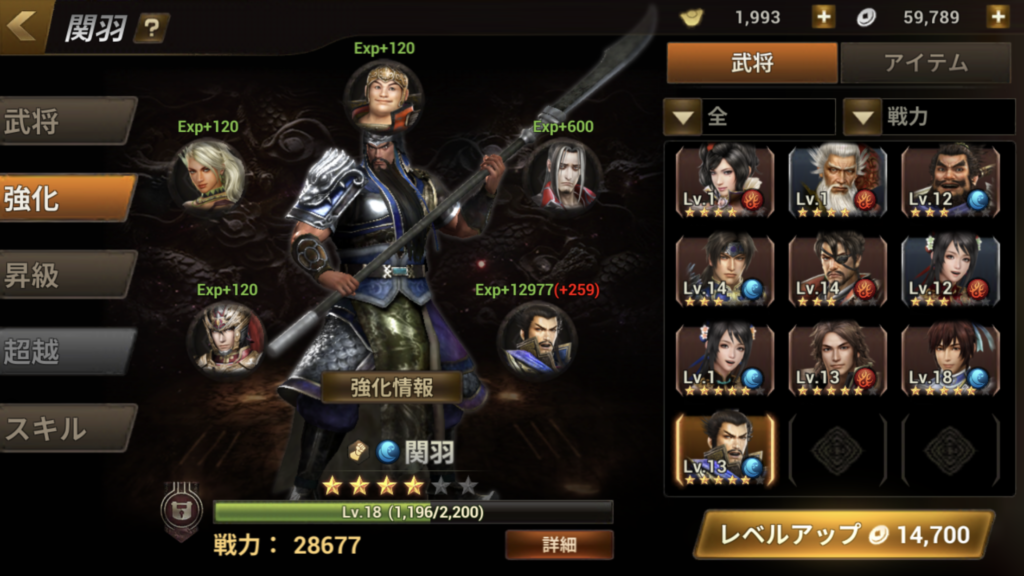Show the 強化情報 panel

pyautogui.click(x=391, y=387)
